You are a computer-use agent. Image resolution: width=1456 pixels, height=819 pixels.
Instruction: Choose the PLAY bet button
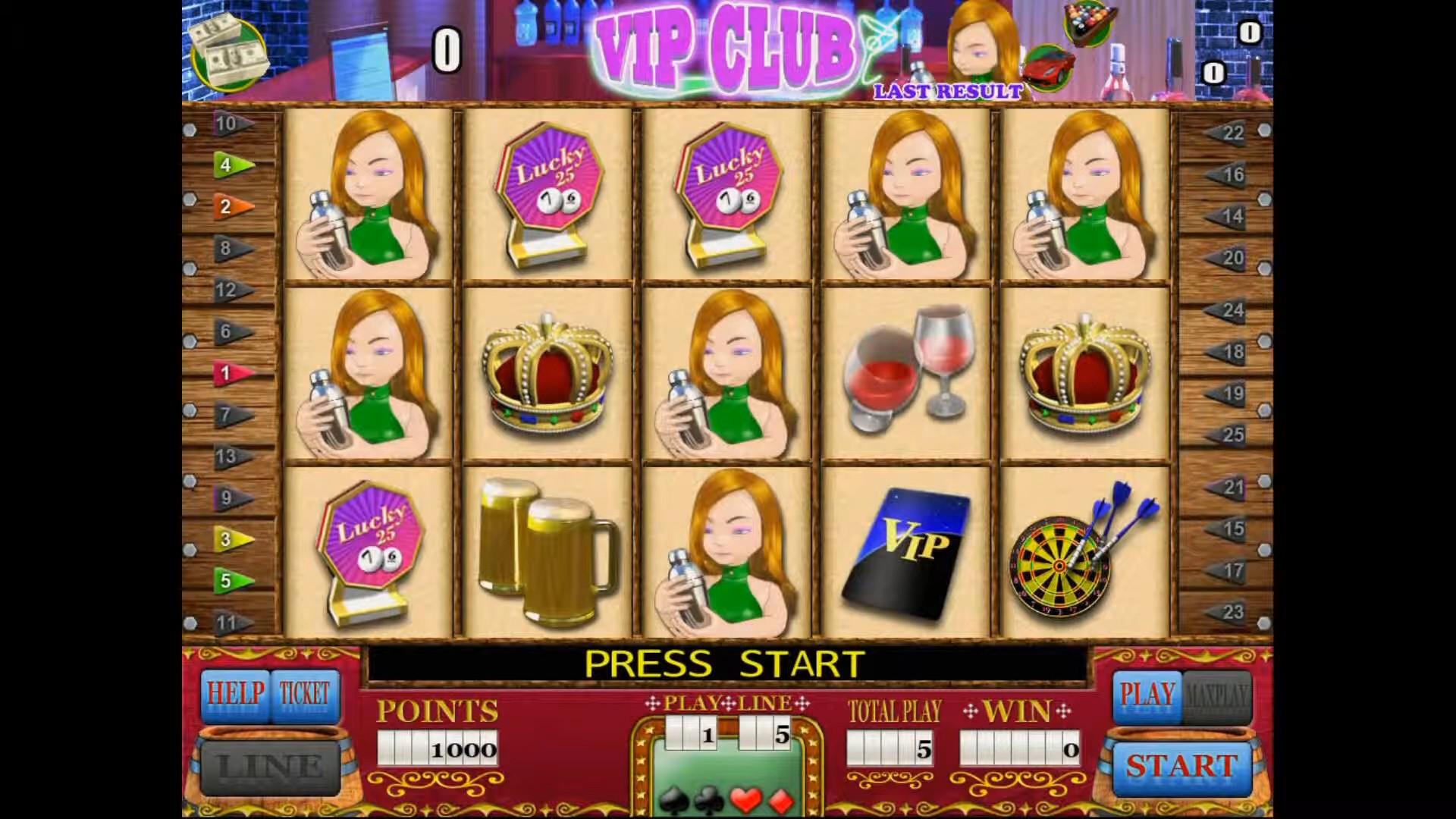[x=1147, y=695]
